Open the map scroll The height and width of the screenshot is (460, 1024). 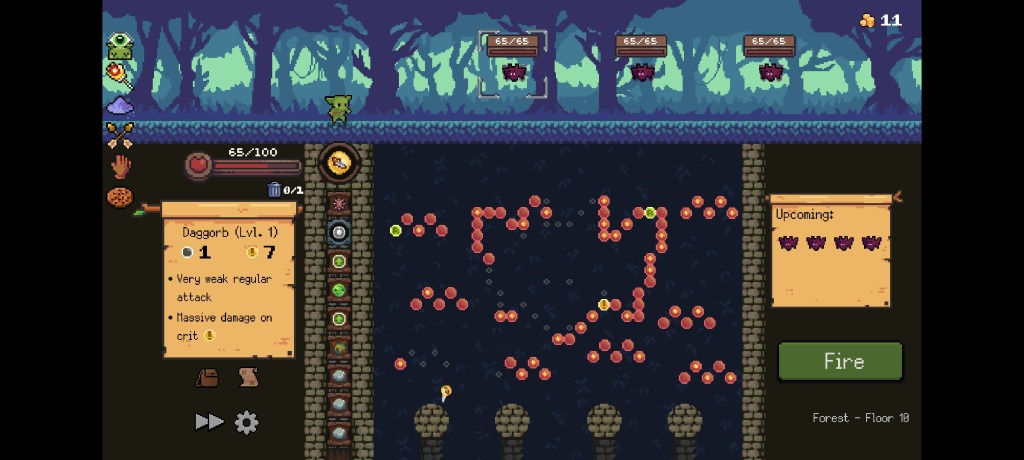coord(248,377)
